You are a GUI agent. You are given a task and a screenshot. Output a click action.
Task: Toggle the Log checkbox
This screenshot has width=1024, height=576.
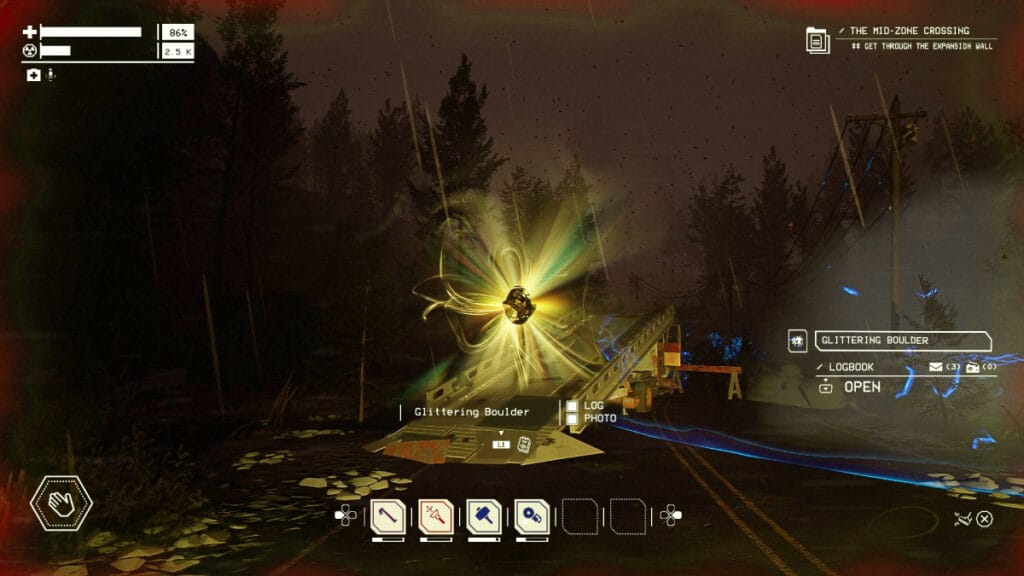pyautogui.click(x=572, y=406)
